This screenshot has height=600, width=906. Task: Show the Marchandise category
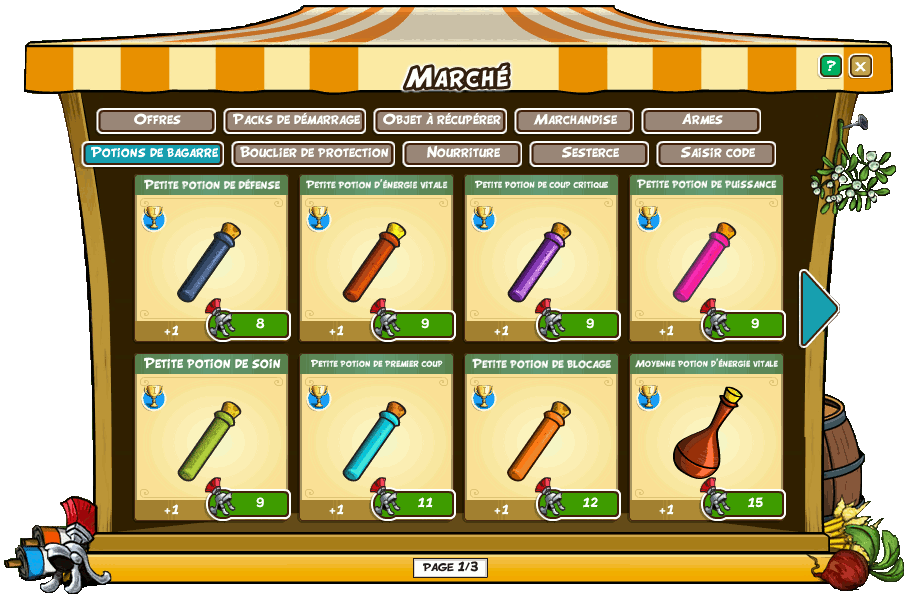(574, 120)
